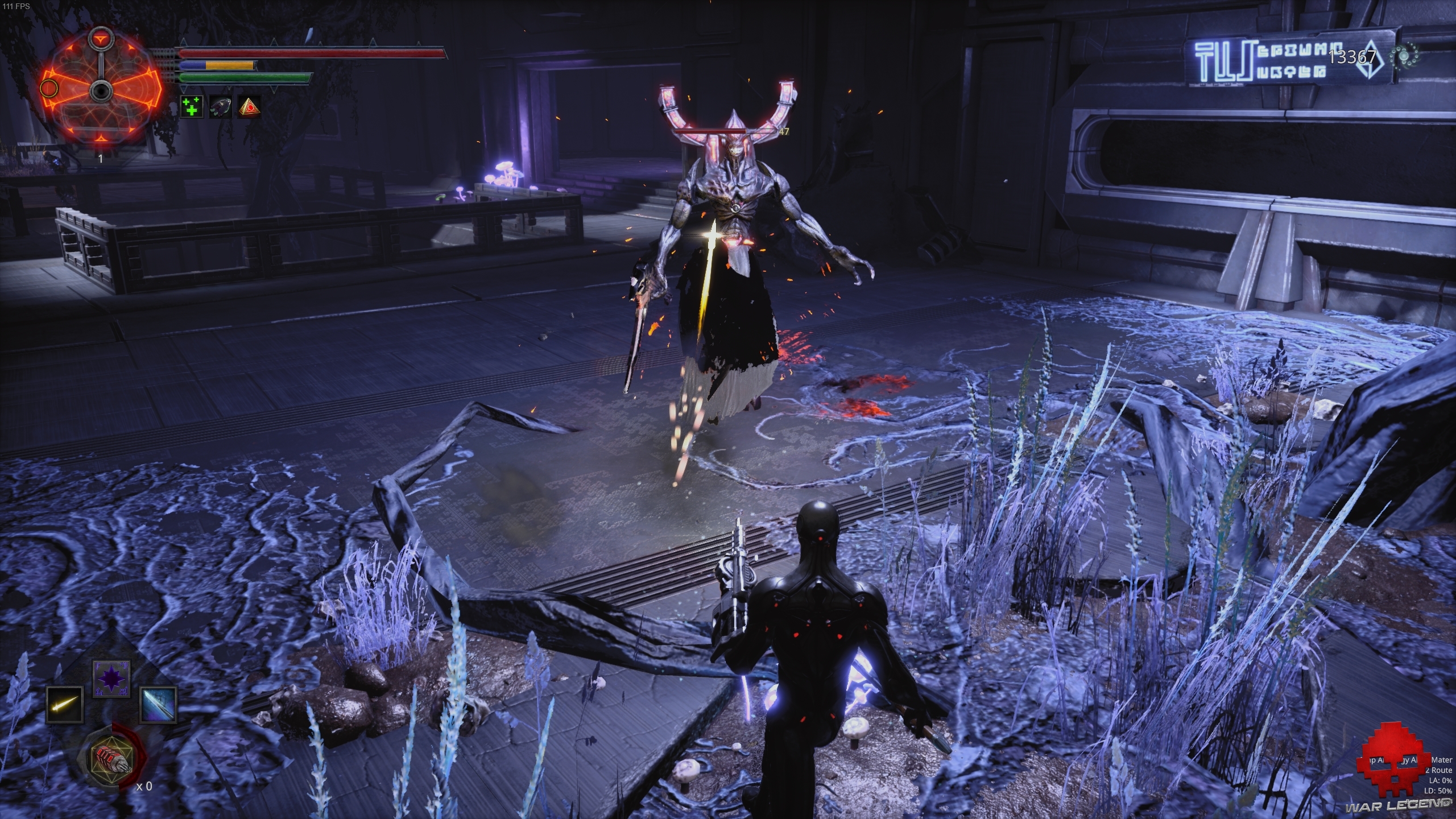Click the orange pyramid eye status icon
The width and height of the screenshot is (1456, 819).
(x=249, y=106)
